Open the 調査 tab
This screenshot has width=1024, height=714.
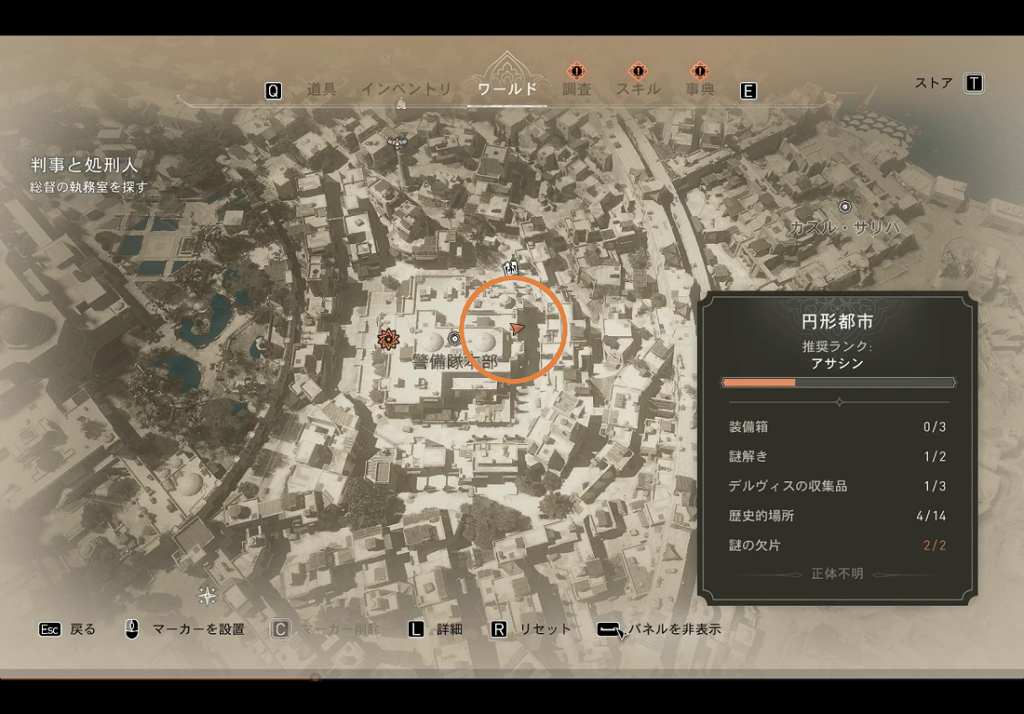[576, 90]
